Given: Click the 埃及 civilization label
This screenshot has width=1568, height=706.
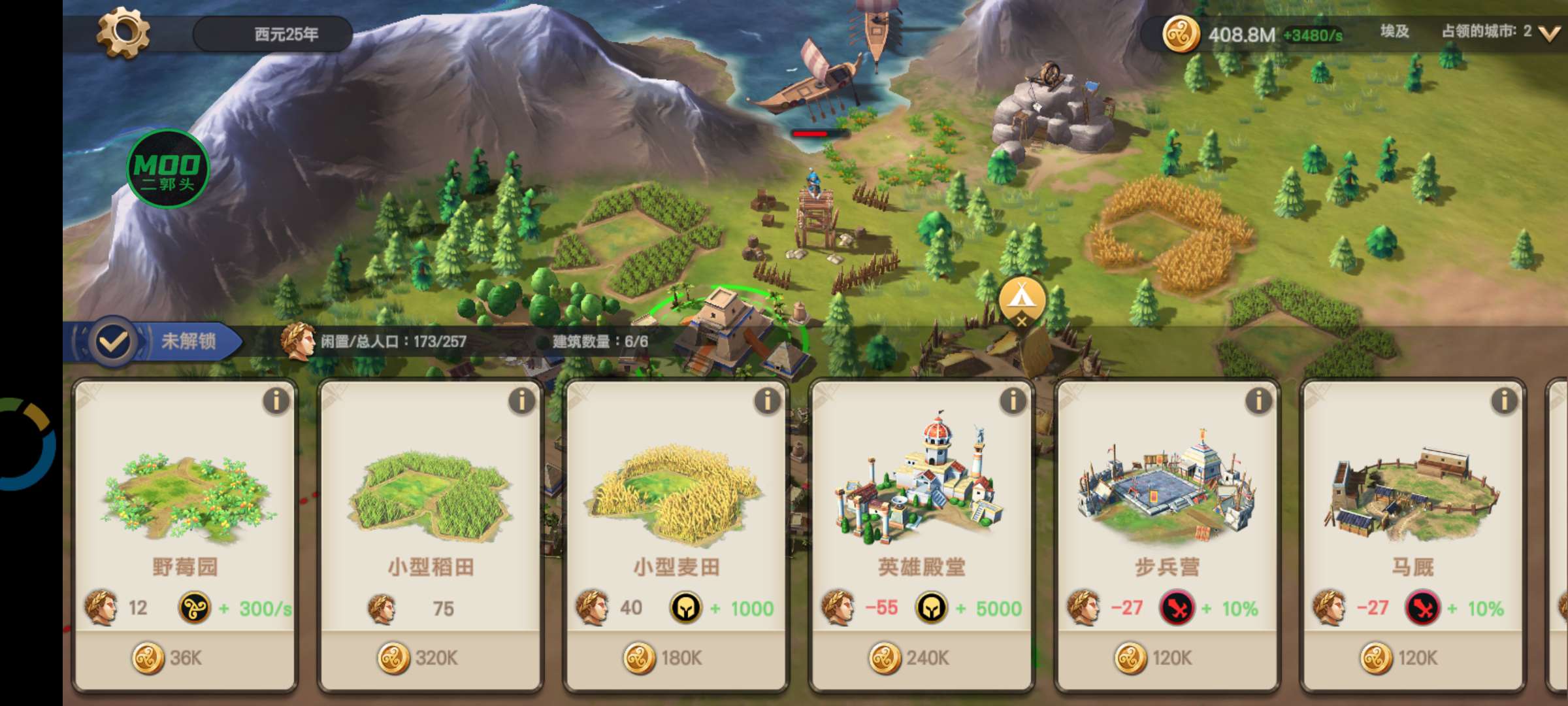Looking at the screenshot, I should tap(1394, 31).
